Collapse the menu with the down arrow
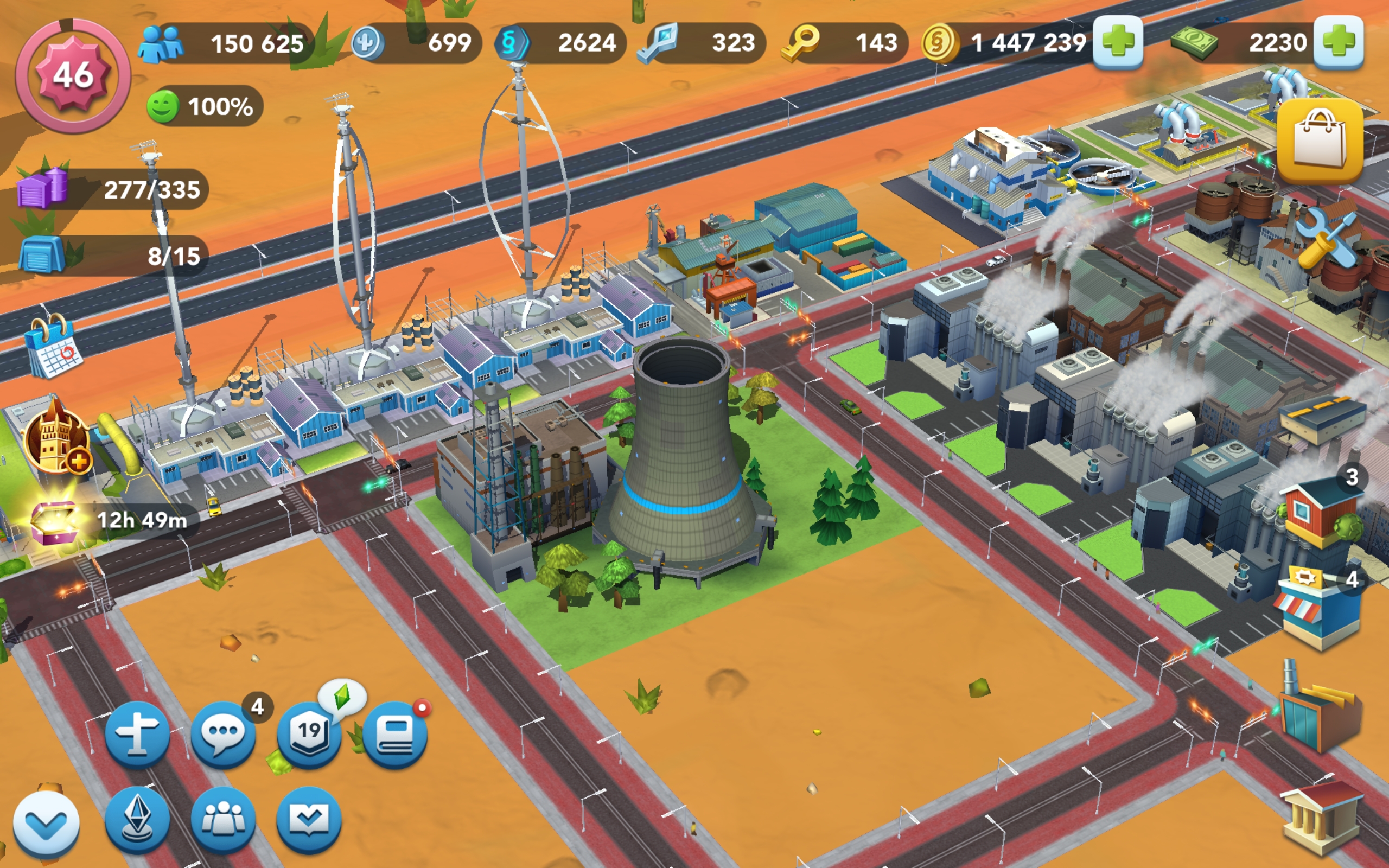1389x868 pixels. (x=46, y=825)
